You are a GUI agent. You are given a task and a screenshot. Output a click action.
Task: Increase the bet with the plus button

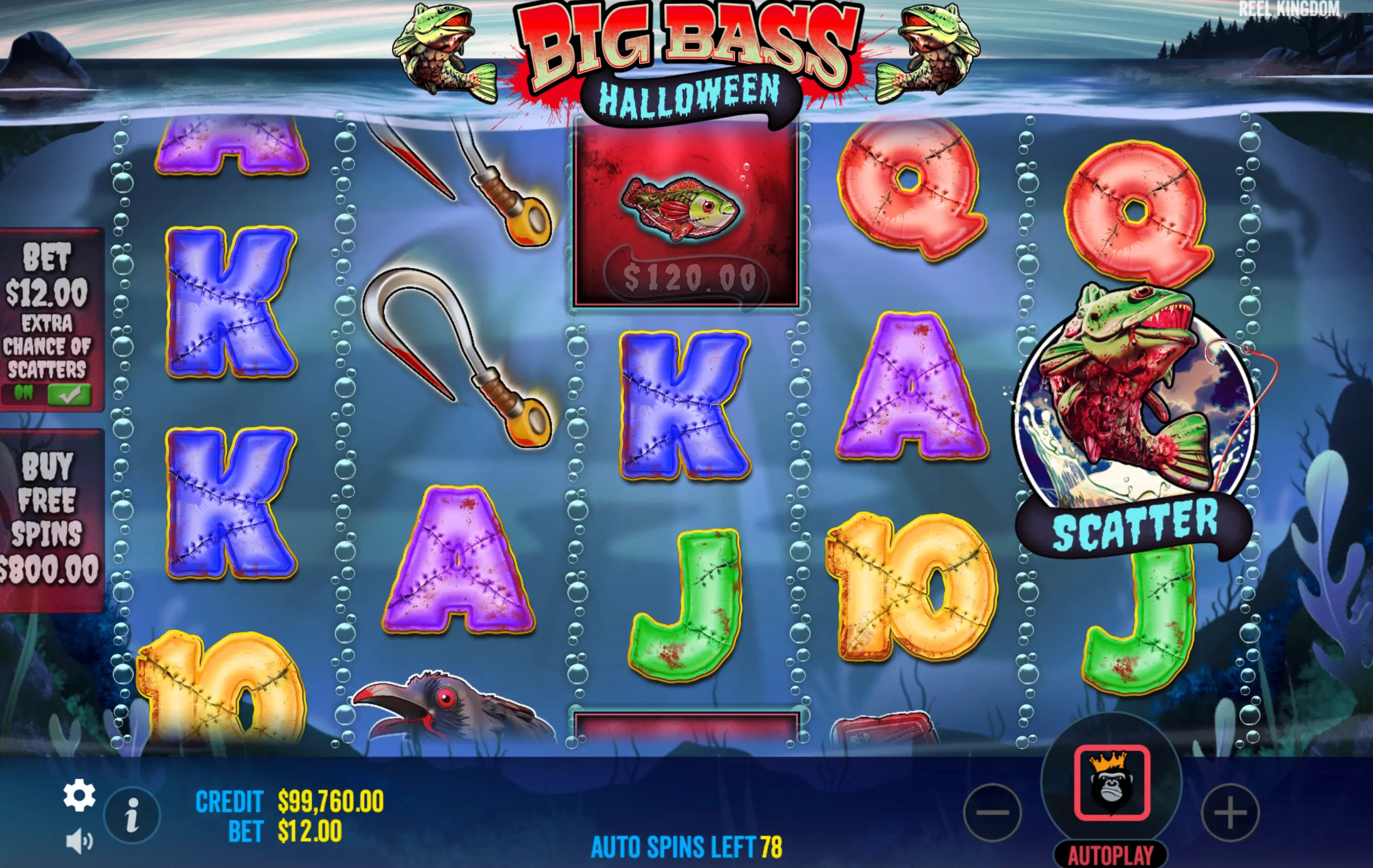point(1230,813)
